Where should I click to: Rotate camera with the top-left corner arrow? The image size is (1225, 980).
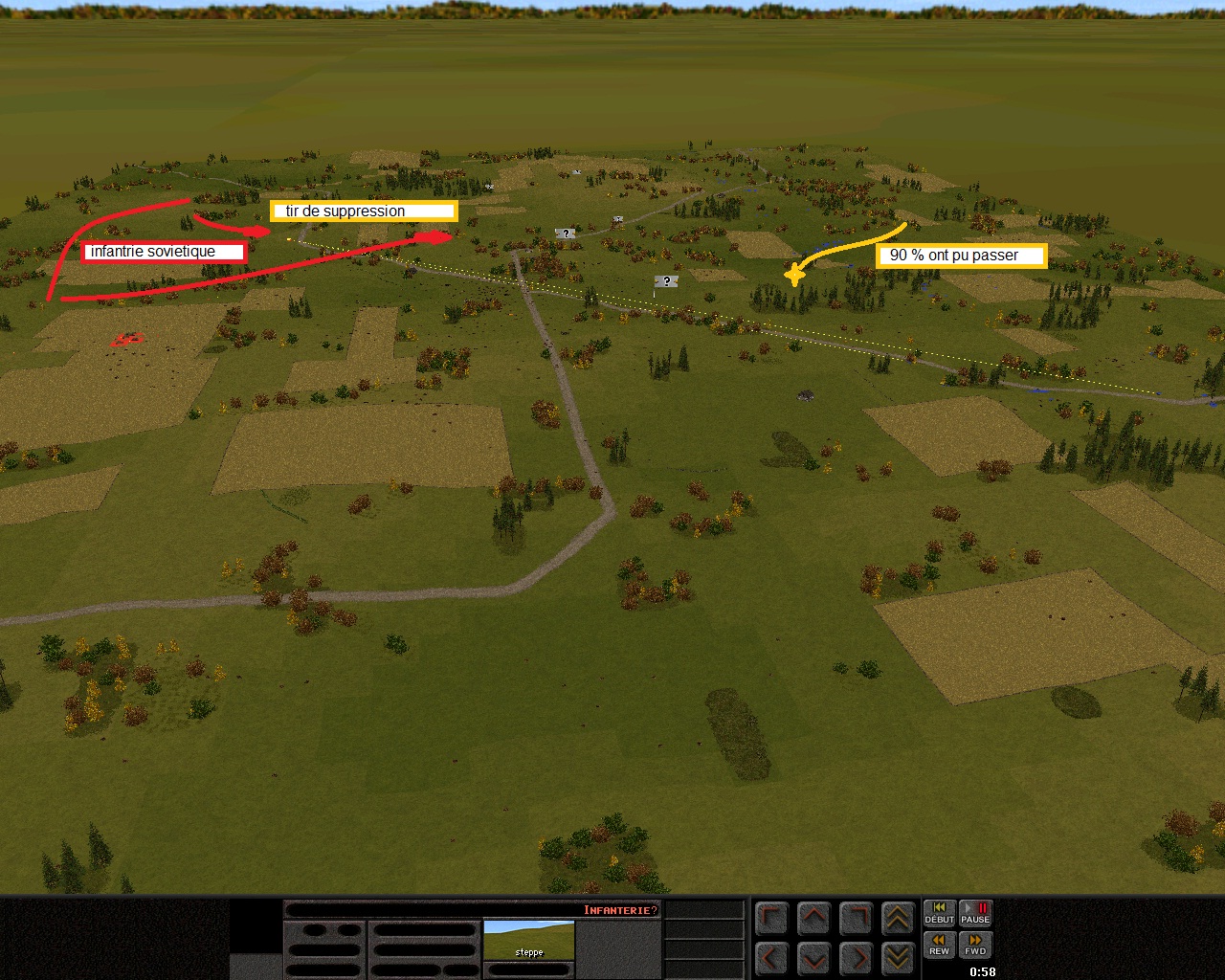(x=771, y=919)
